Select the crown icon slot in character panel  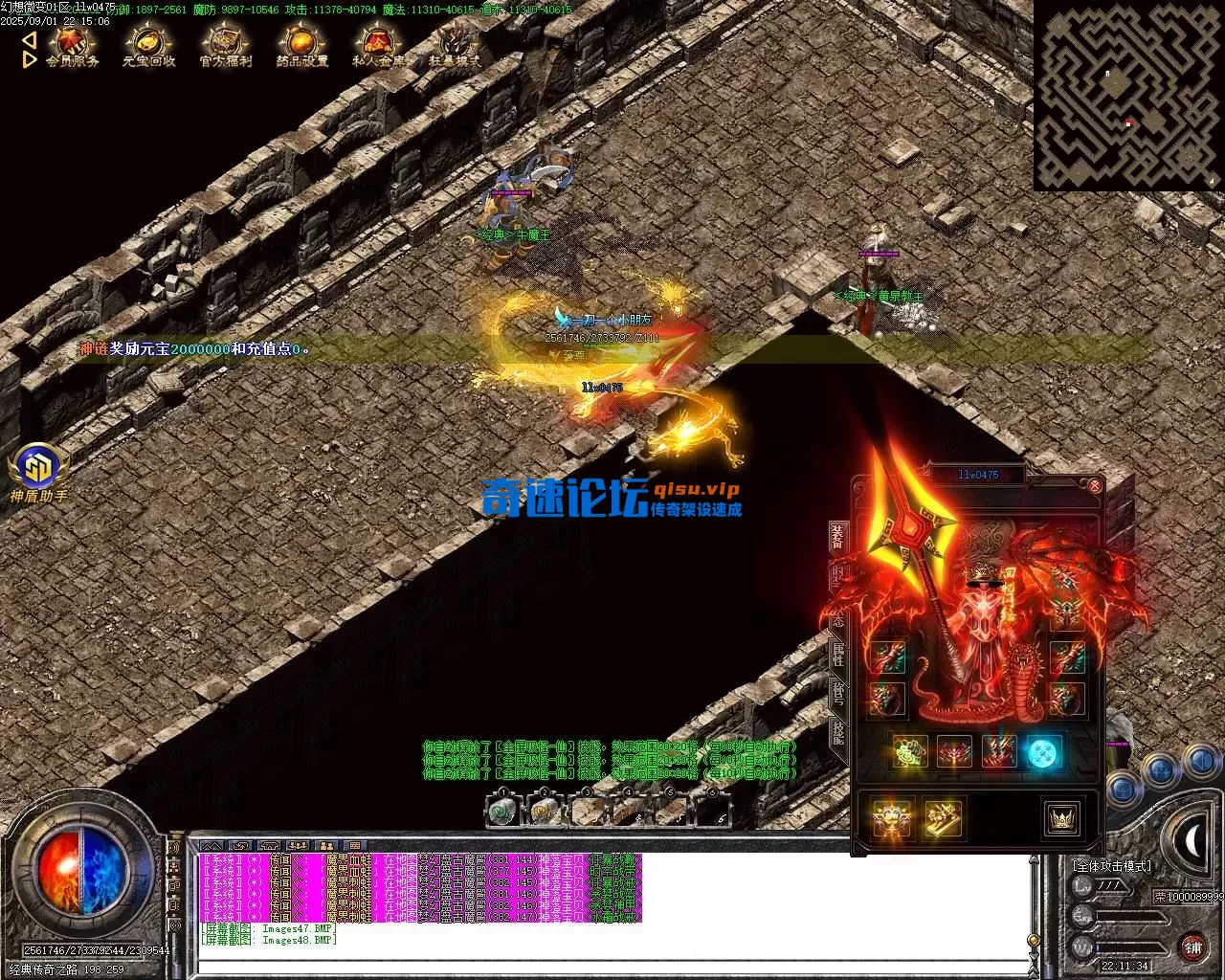[1061, 820]
